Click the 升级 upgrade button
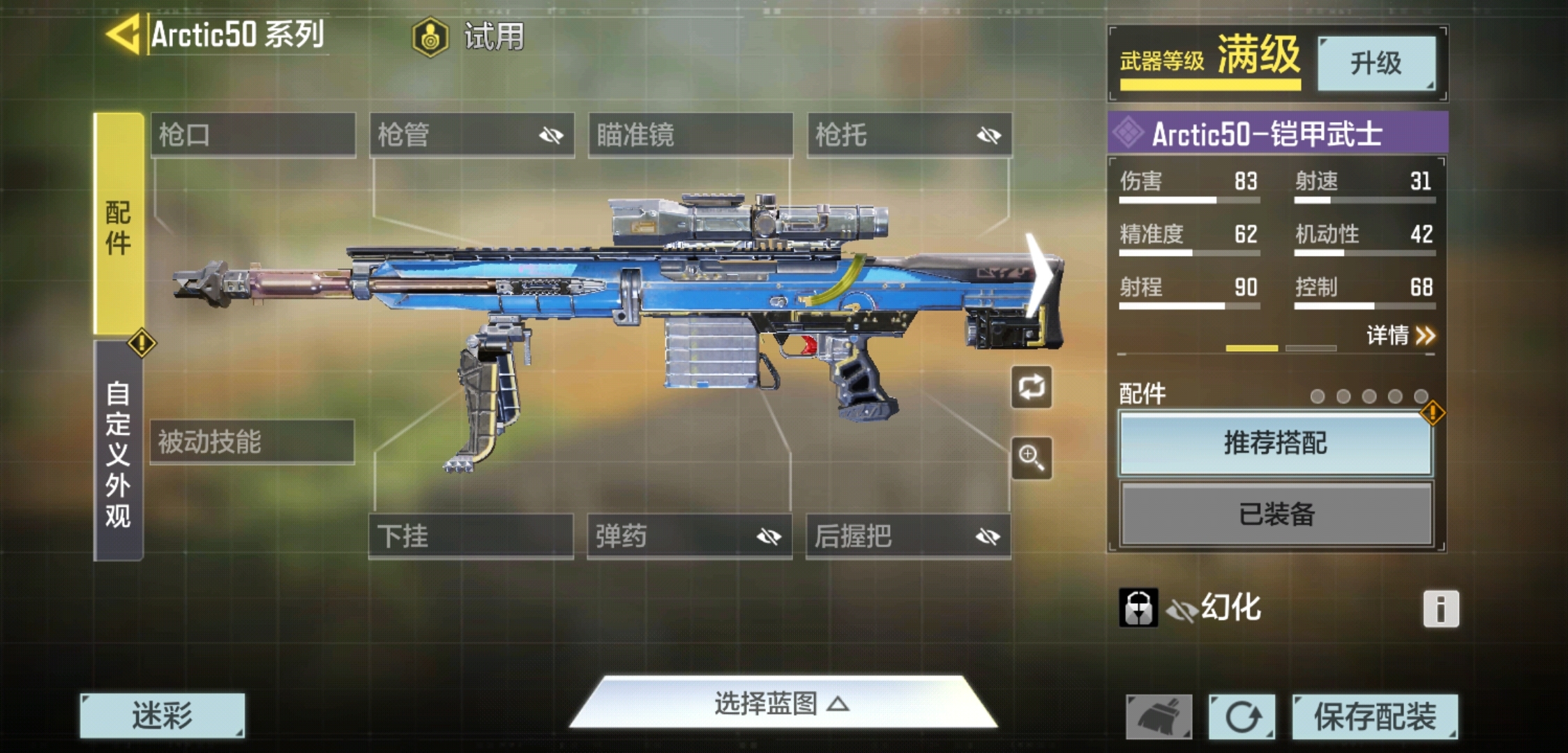Image resolution: width=1568 pixels, height=753 pixels. (x=1375, y=63)
